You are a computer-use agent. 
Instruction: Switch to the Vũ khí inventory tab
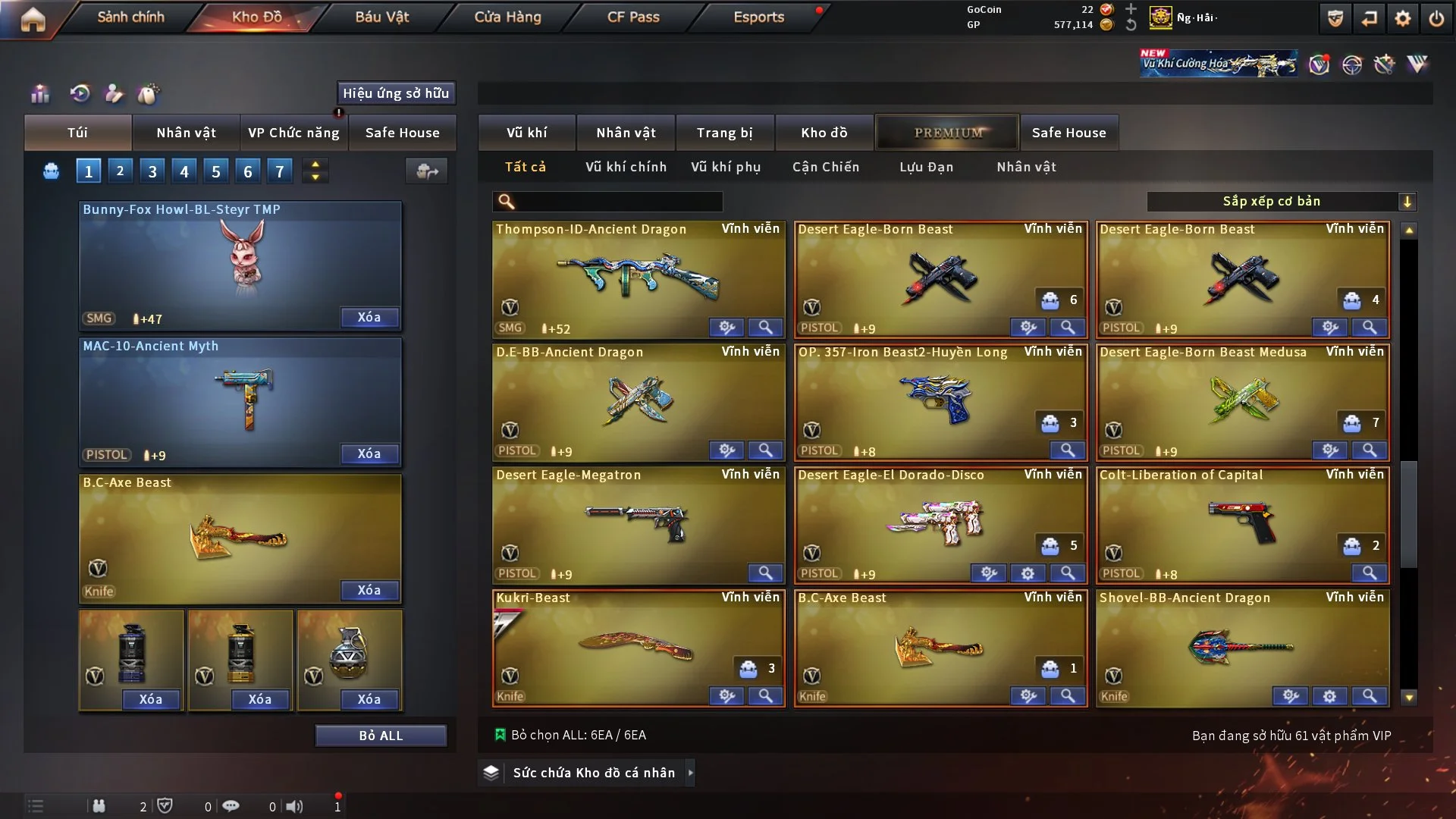click(x=526, y=133)
